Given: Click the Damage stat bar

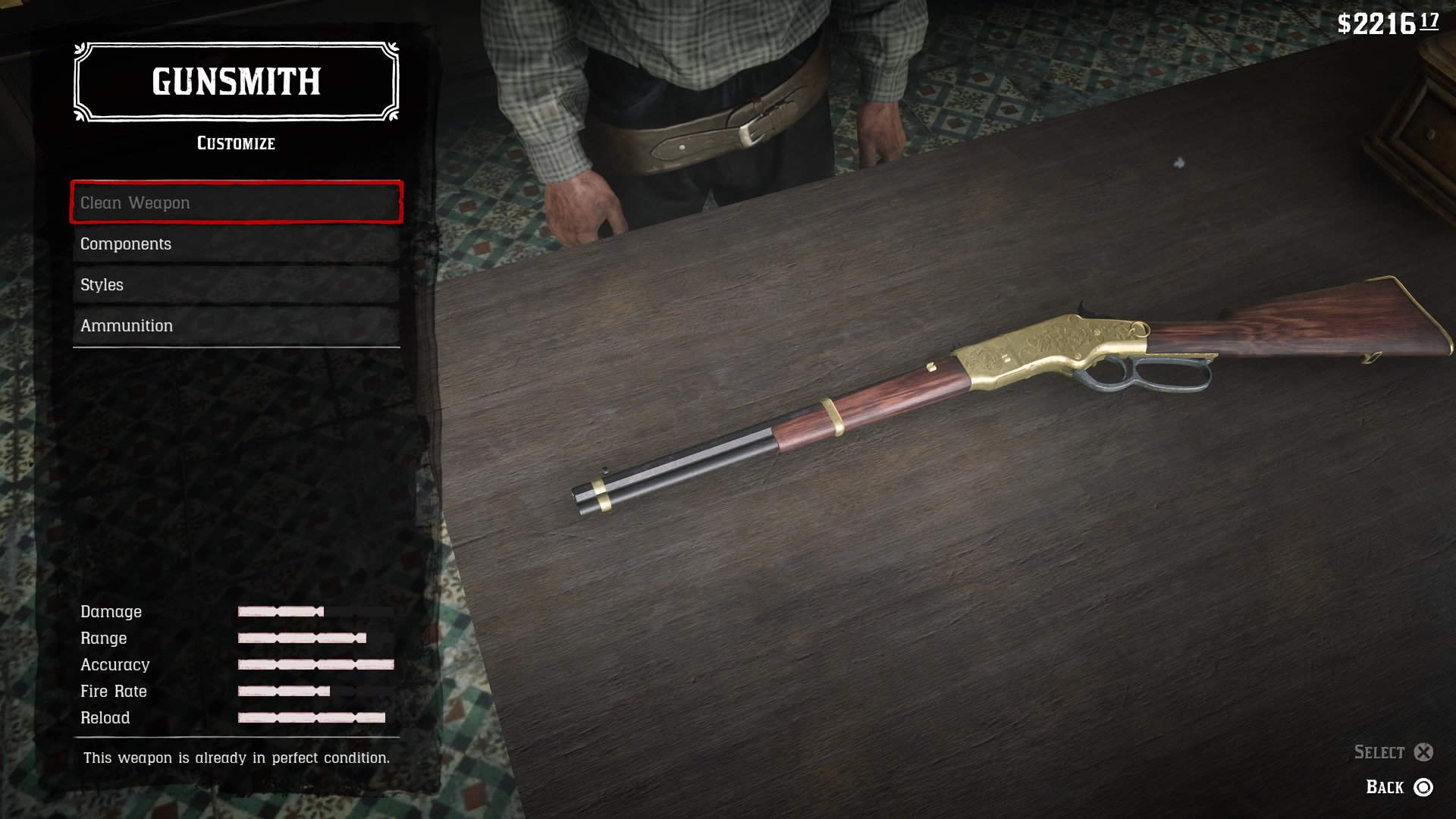Looking at the screenshot, I should [281, 611].
